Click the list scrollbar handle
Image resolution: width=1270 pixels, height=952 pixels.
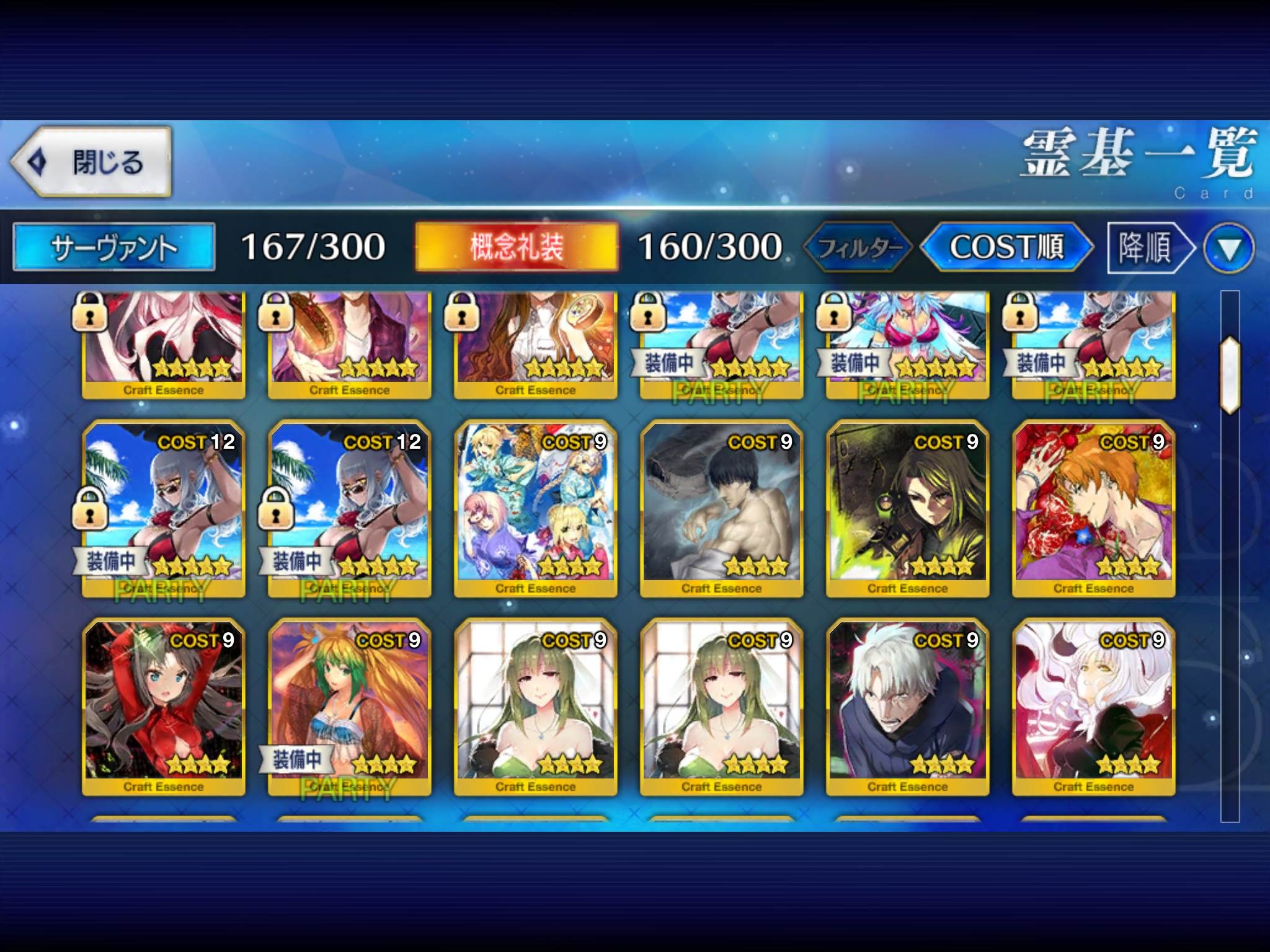1230,375
